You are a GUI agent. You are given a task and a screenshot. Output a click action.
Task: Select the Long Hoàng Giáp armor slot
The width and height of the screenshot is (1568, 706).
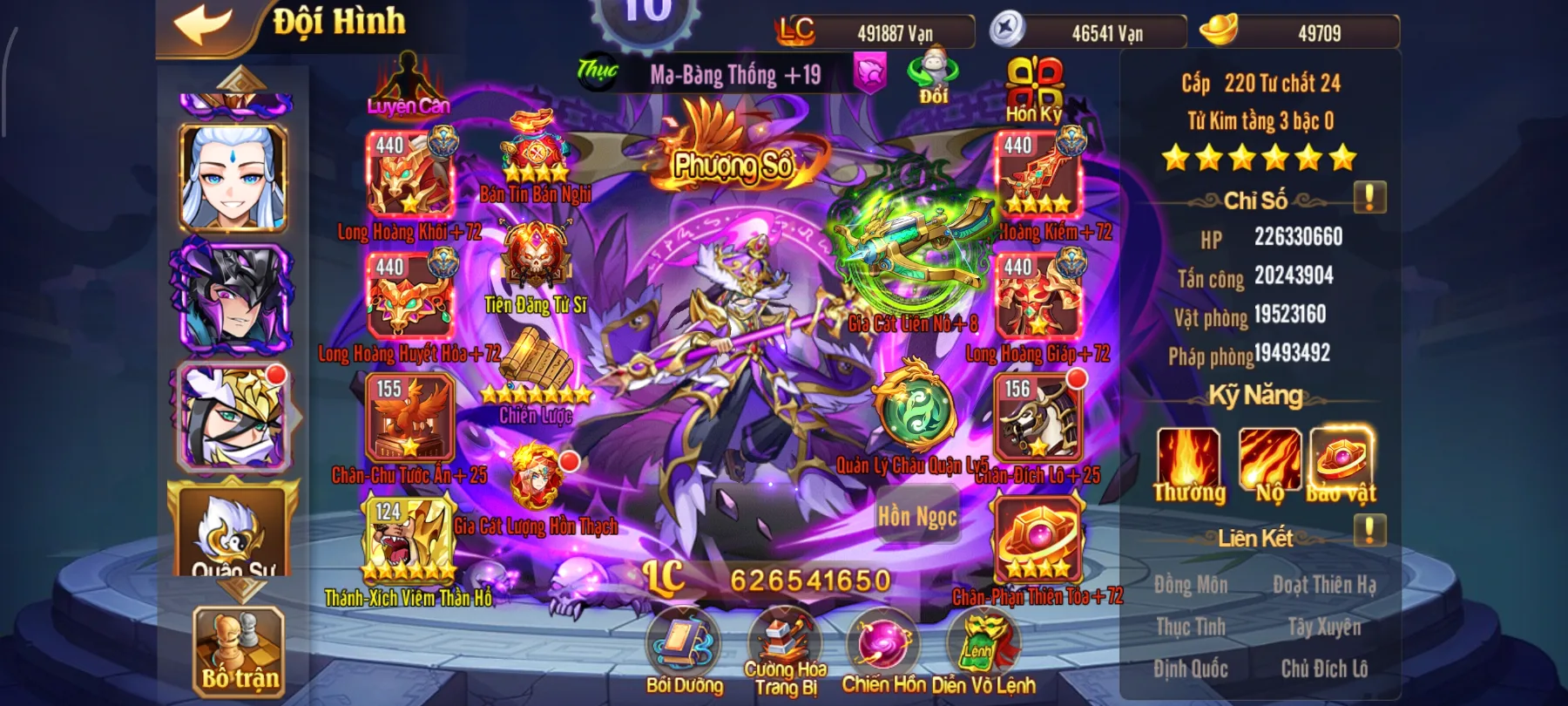(1038, 296)
